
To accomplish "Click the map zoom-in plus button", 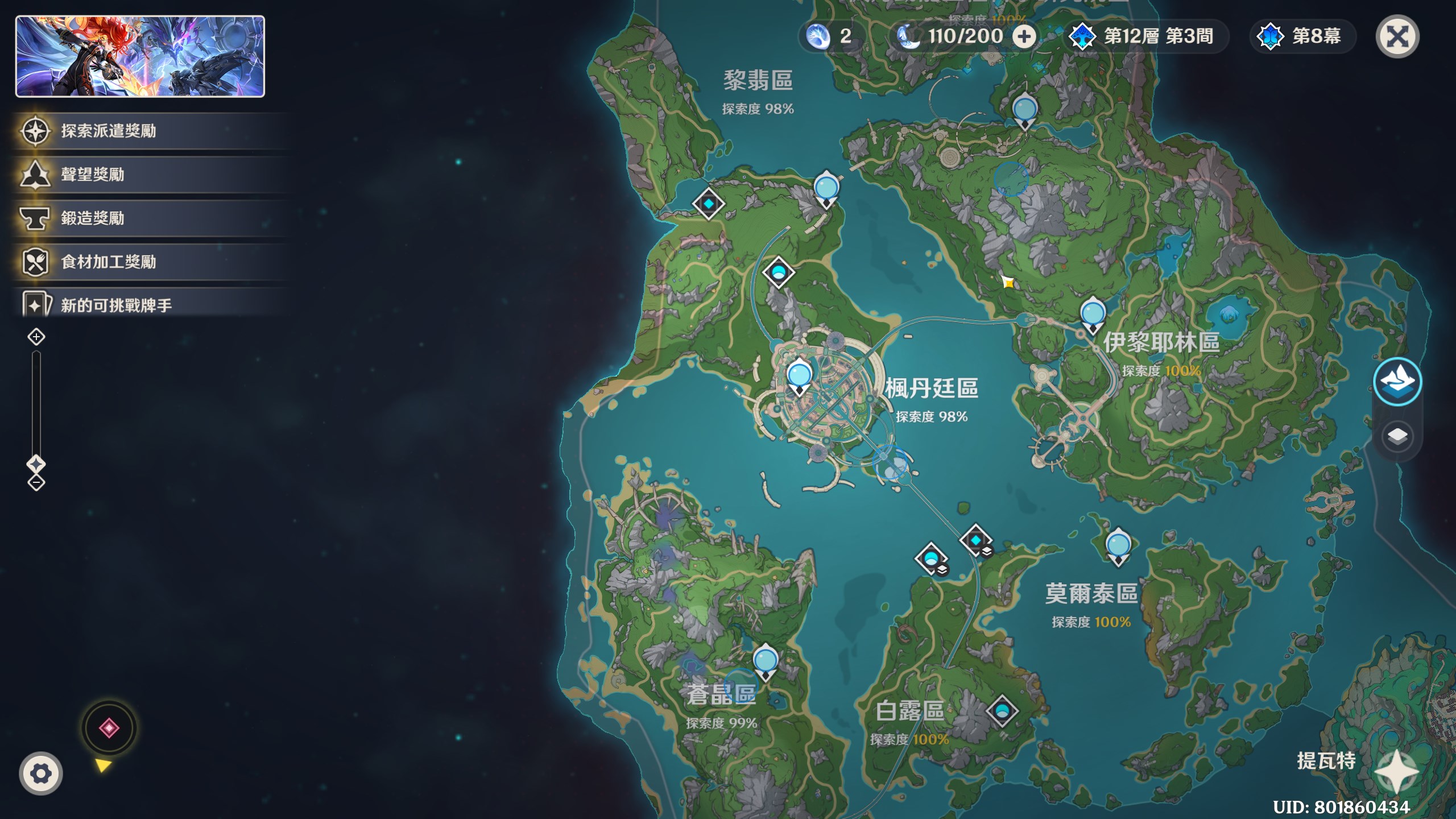I will (x=36, y=337).
